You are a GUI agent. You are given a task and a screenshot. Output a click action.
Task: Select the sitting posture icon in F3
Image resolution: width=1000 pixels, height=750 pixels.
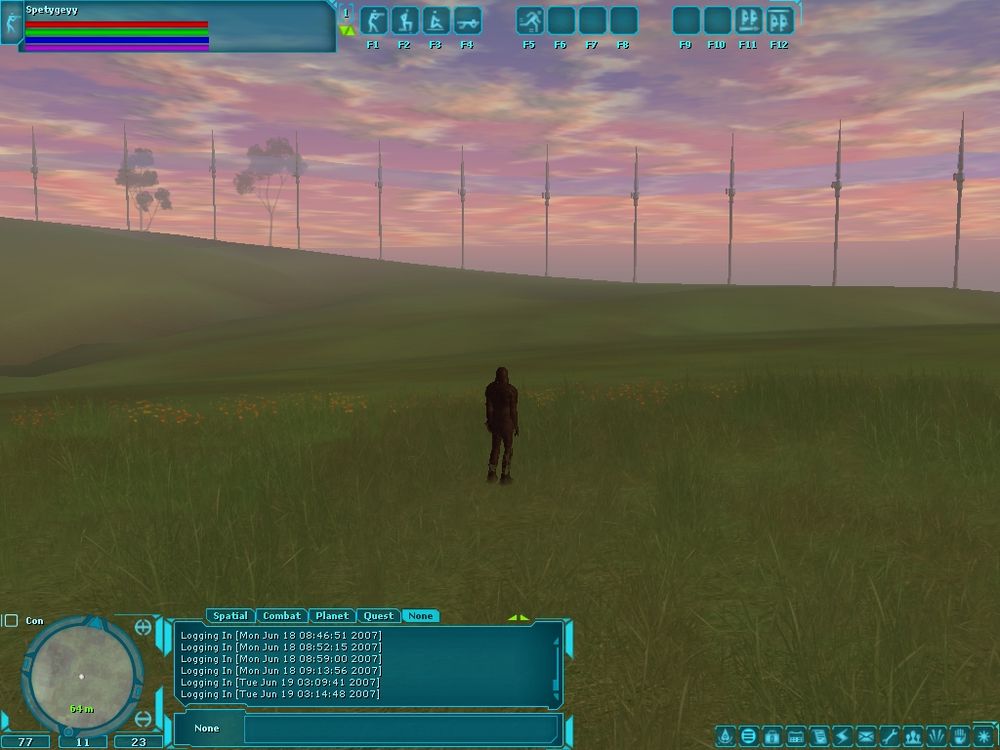point(436,21)
